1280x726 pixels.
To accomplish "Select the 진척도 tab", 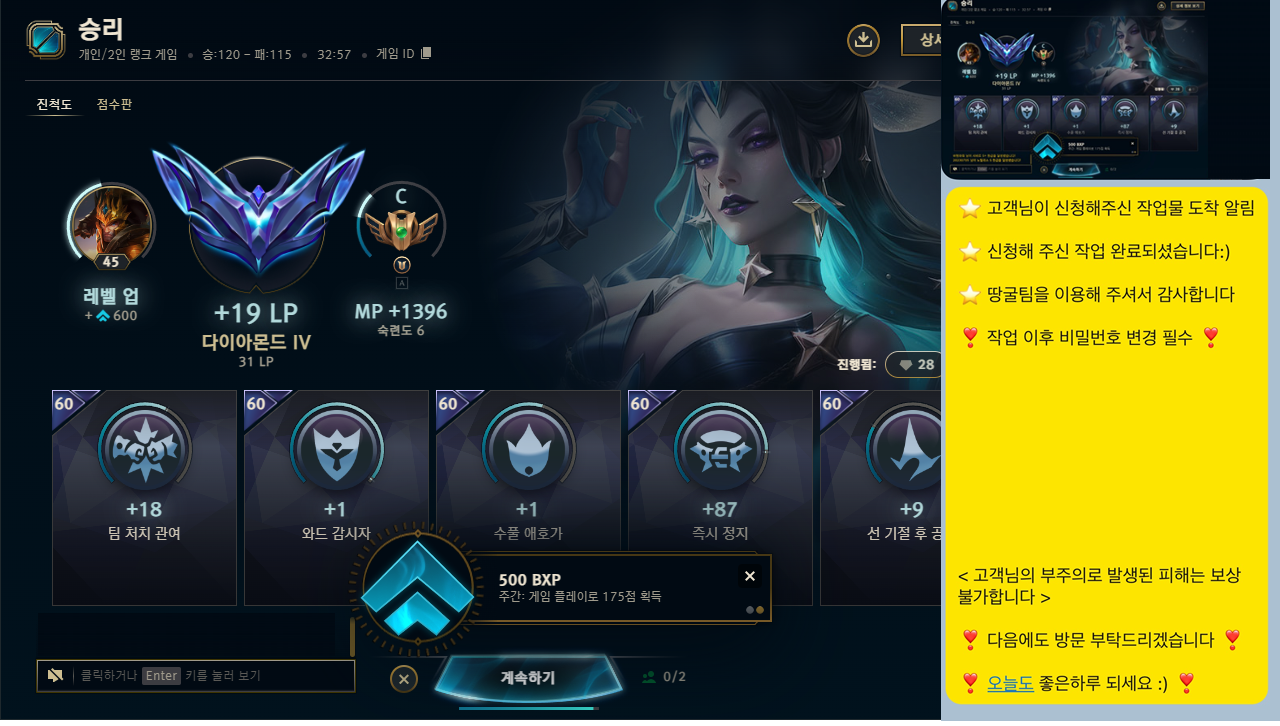I will tap(54, 104).
